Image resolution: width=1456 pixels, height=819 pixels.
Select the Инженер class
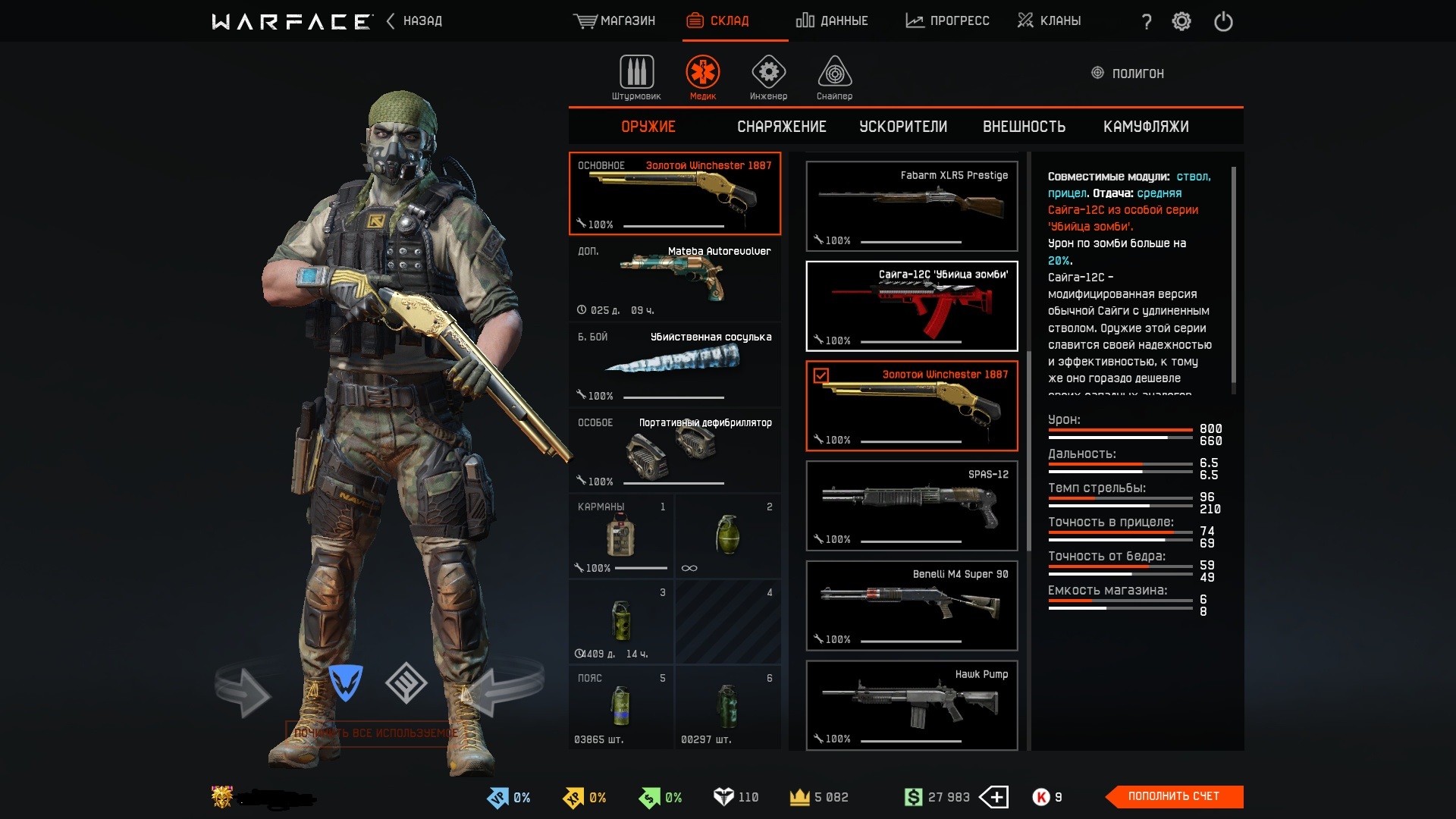coord(768,77)
